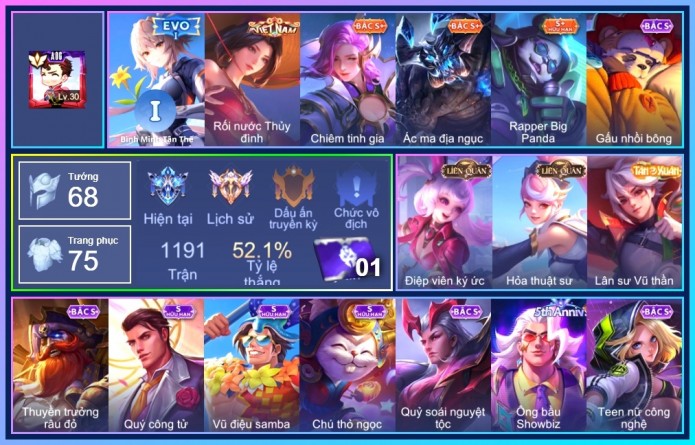Choose the Rối nước Thủy đình skin
This screenshot has width=695, height=445.
(x=251, y=80)
